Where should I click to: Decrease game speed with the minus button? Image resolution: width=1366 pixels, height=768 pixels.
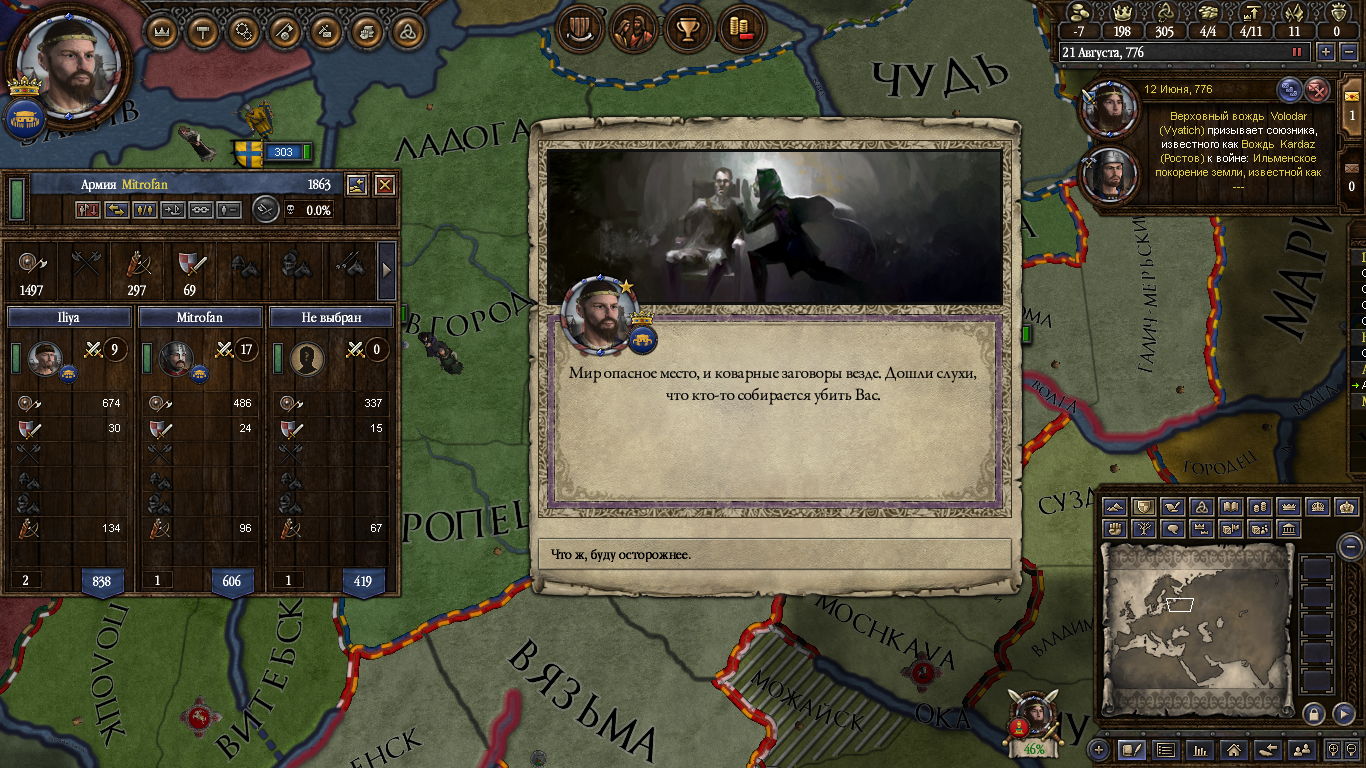pyautogui.click(x=1347, y=52)
